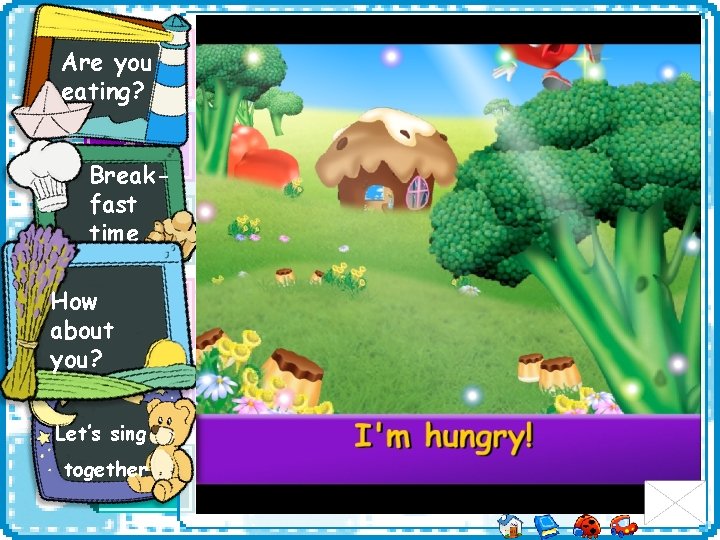The height and width of the screenshot is (540, 720).
Task: Click the white crossed placeholder box
Action: [674, 503]
